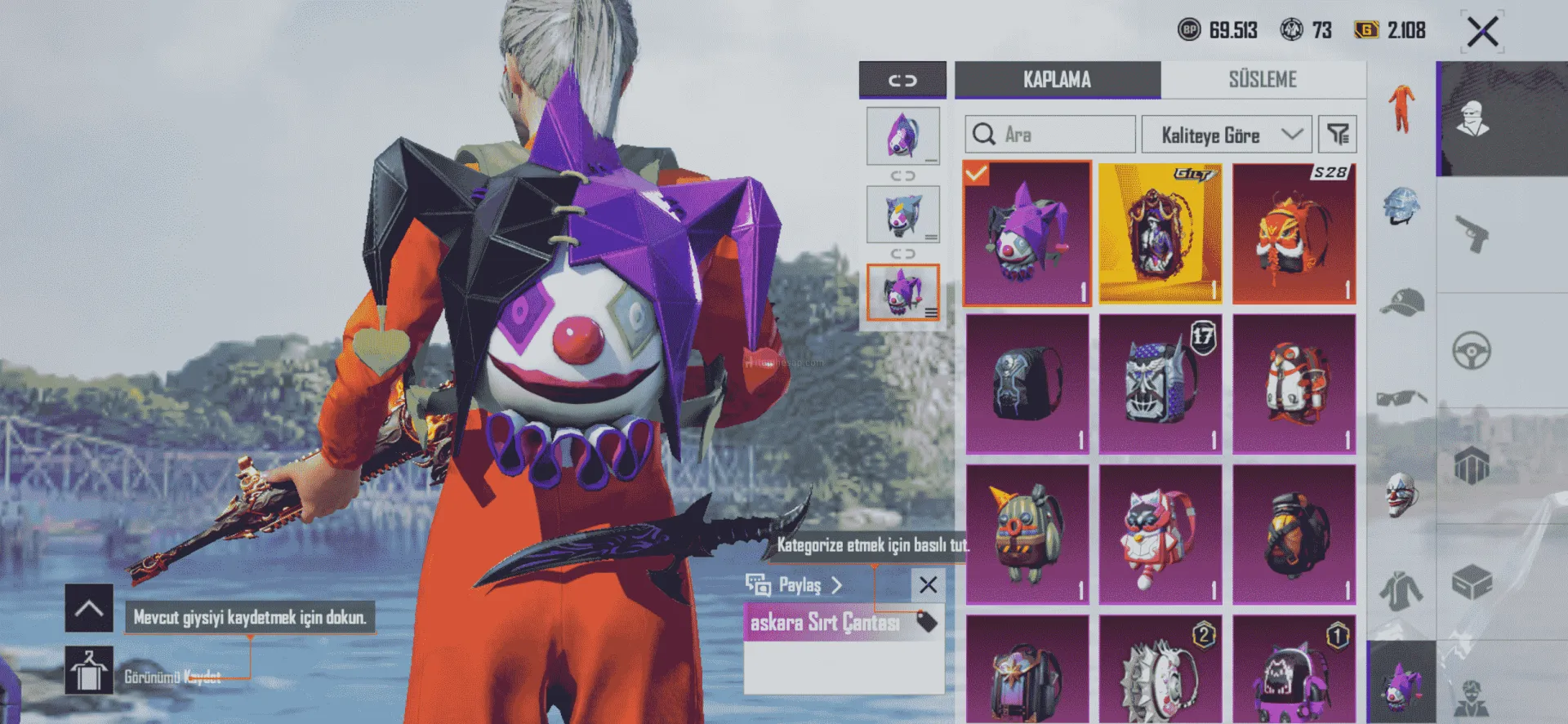Choose the yellow GILT backpack skin

1160,233
